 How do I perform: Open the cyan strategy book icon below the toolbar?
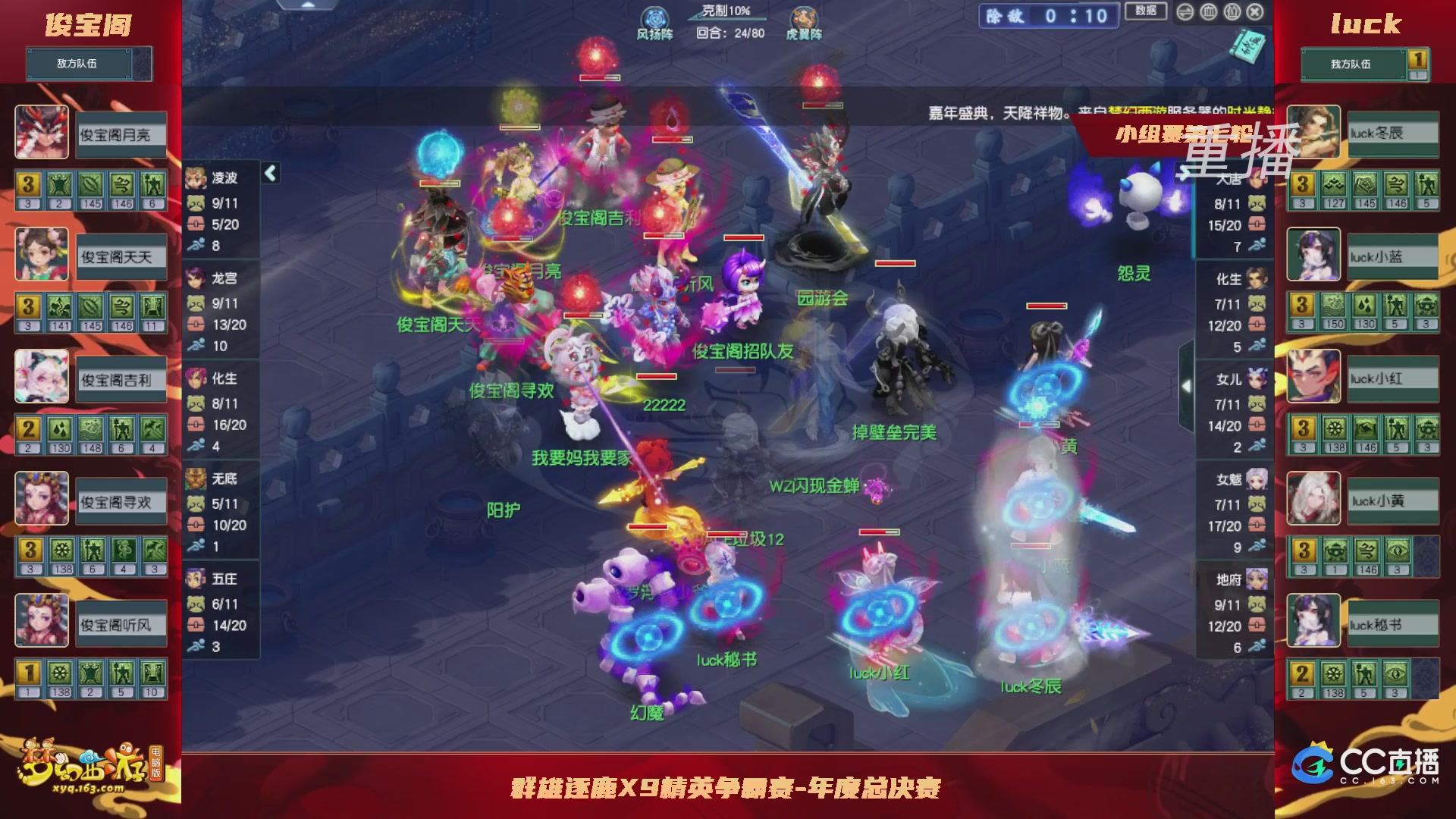1247,45
